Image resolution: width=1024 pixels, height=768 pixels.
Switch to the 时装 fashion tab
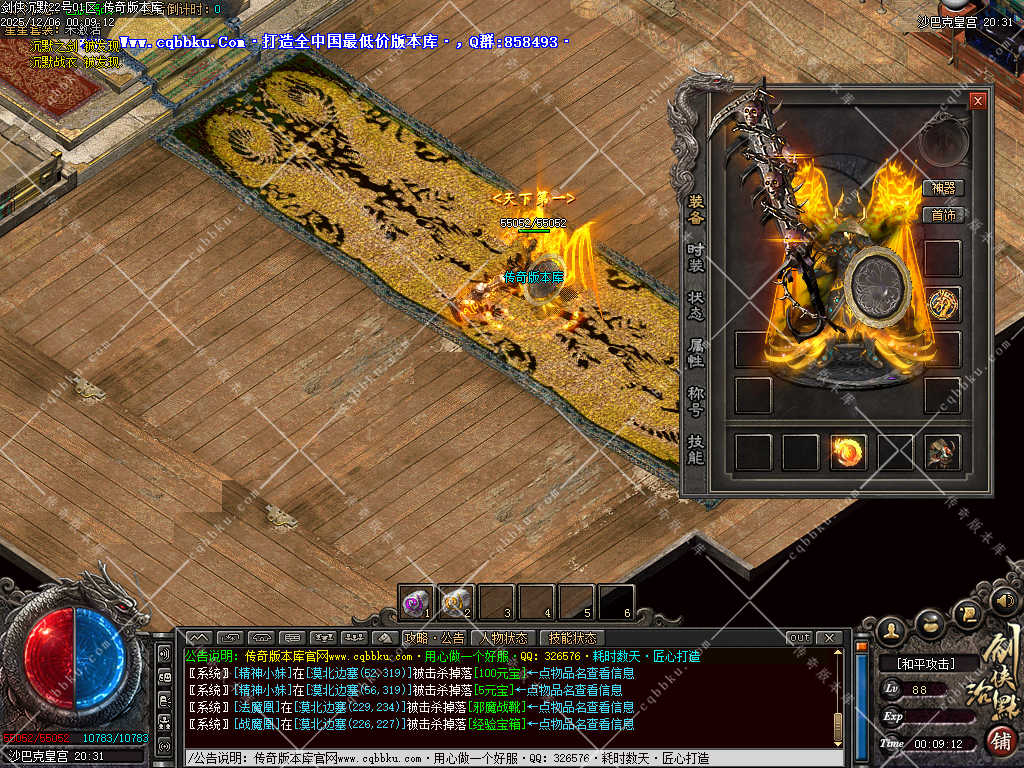click(696, 258)
